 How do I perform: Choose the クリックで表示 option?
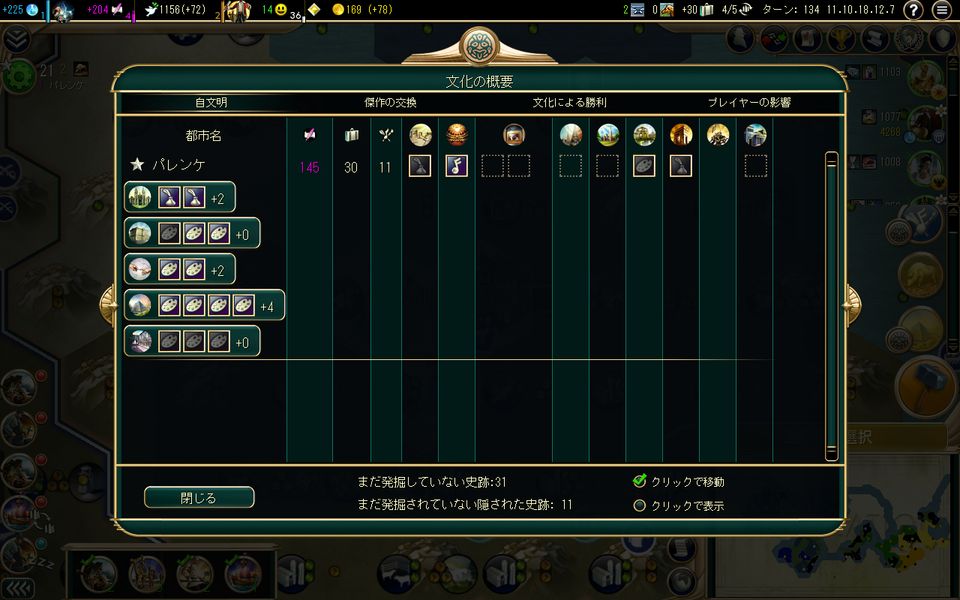[x=640, y=505]
